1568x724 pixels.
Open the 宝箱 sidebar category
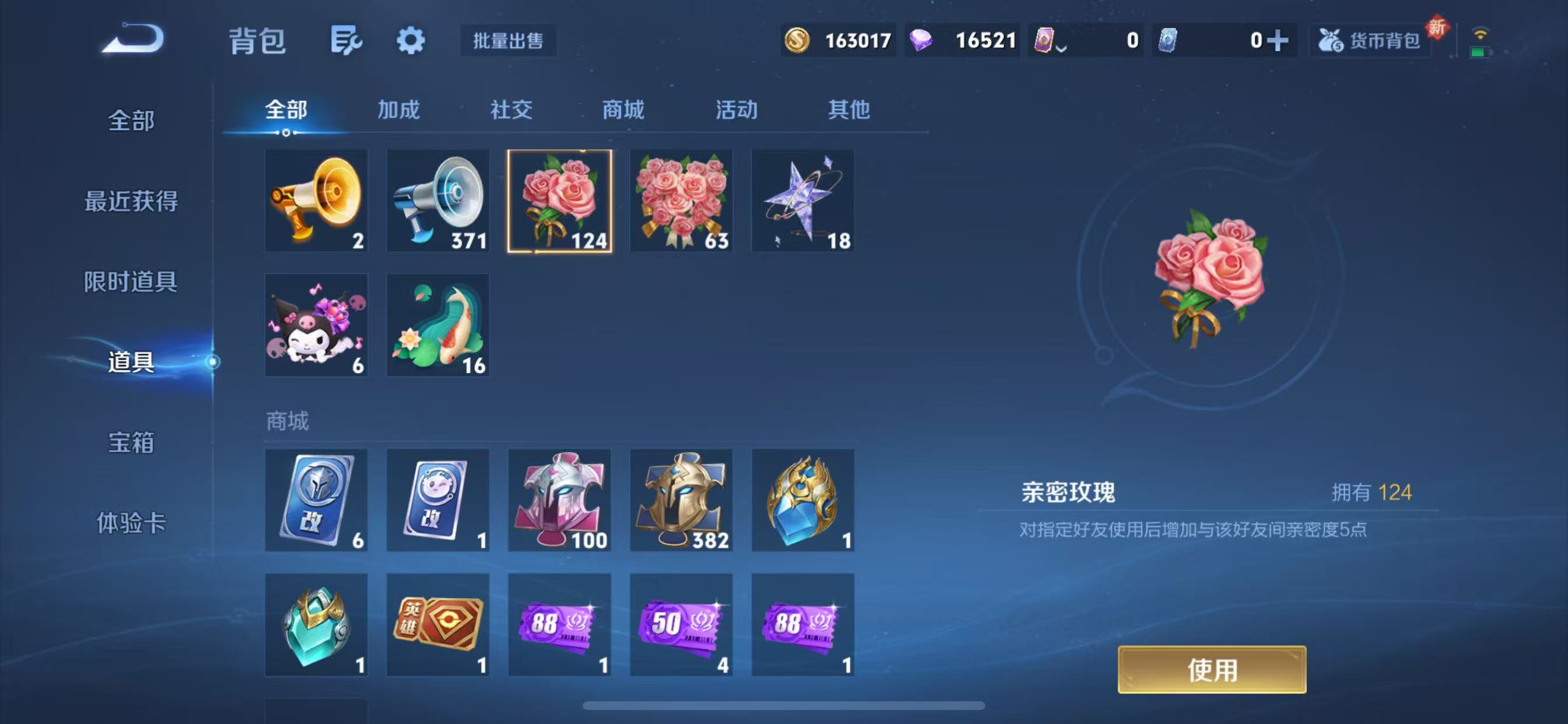coord(131,445)
